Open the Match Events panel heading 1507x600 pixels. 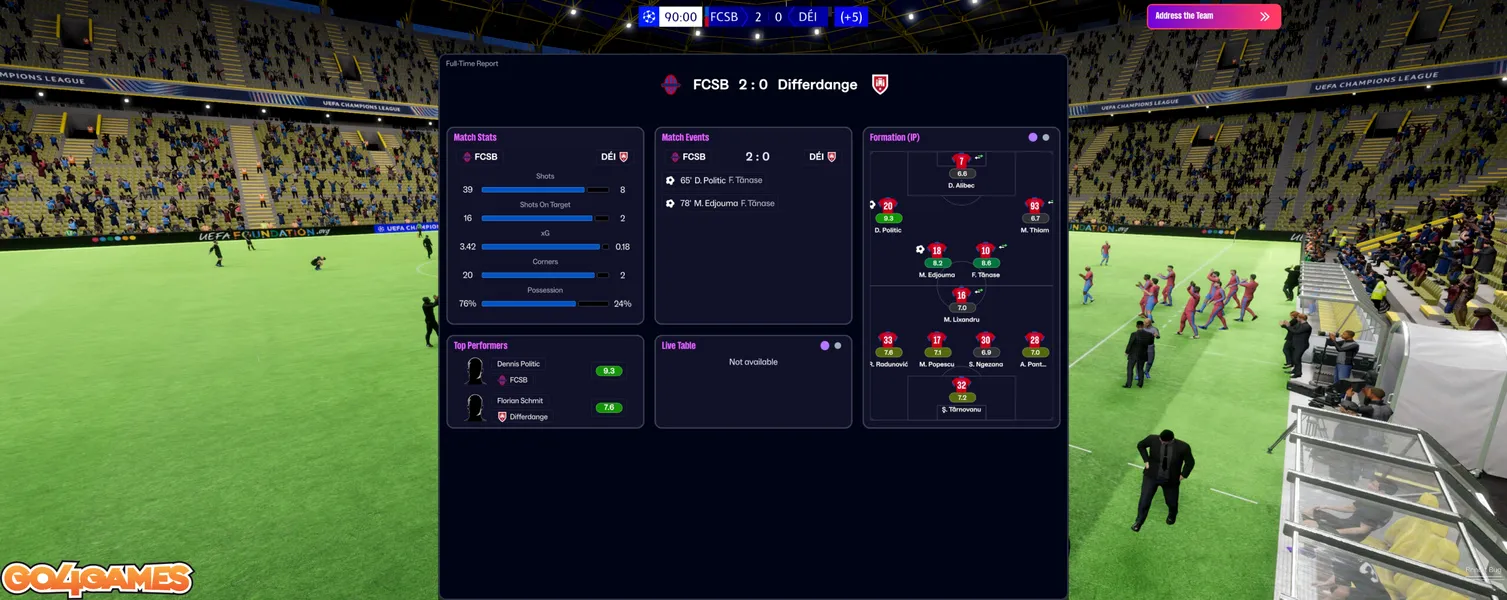[x=685, y=137]
